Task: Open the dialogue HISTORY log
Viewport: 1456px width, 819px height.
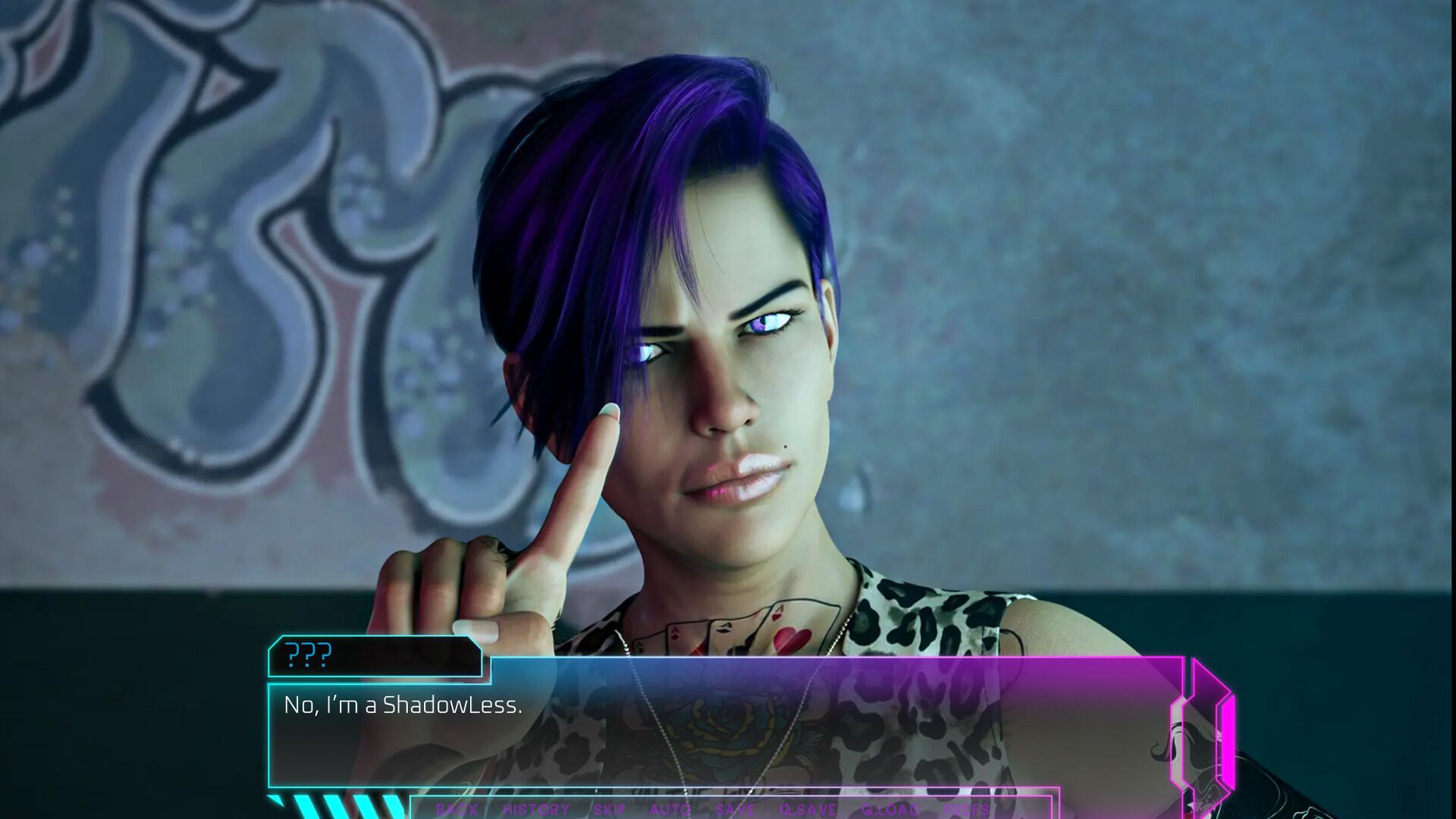Action: point(536,810)
